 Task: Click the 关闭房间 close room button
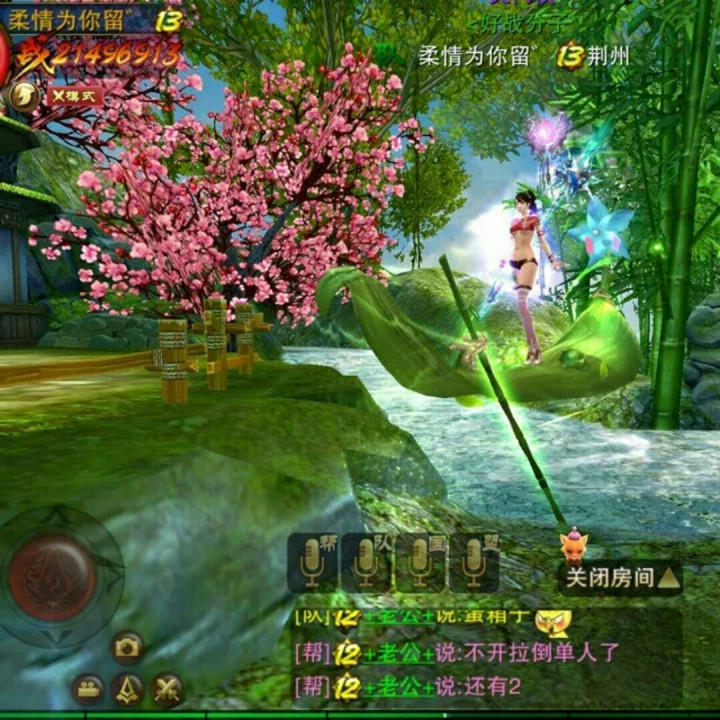pyautogui.click(x=620, y=578)
